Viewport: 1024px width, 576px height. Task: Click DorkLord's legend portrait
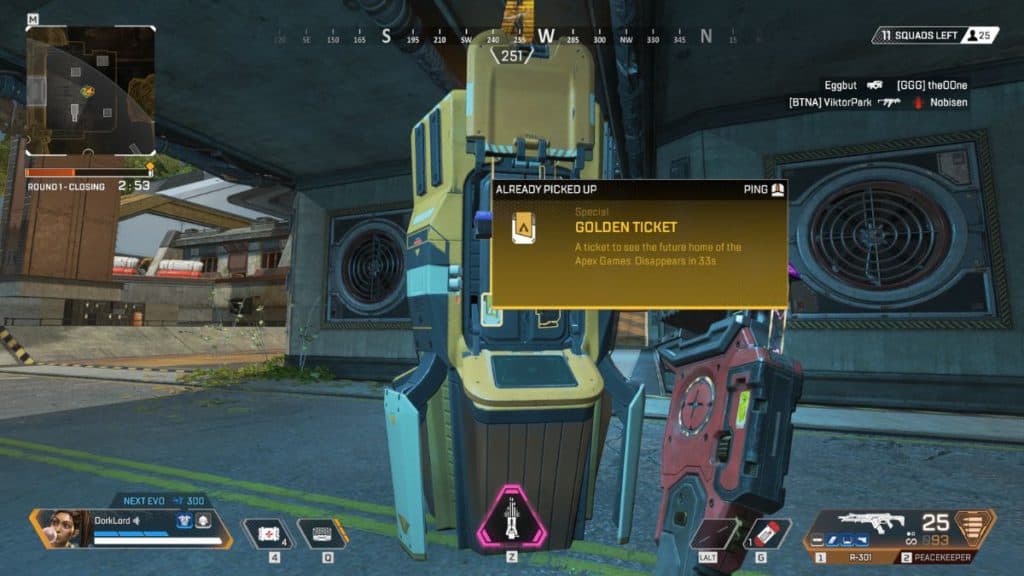coord(62,527)
